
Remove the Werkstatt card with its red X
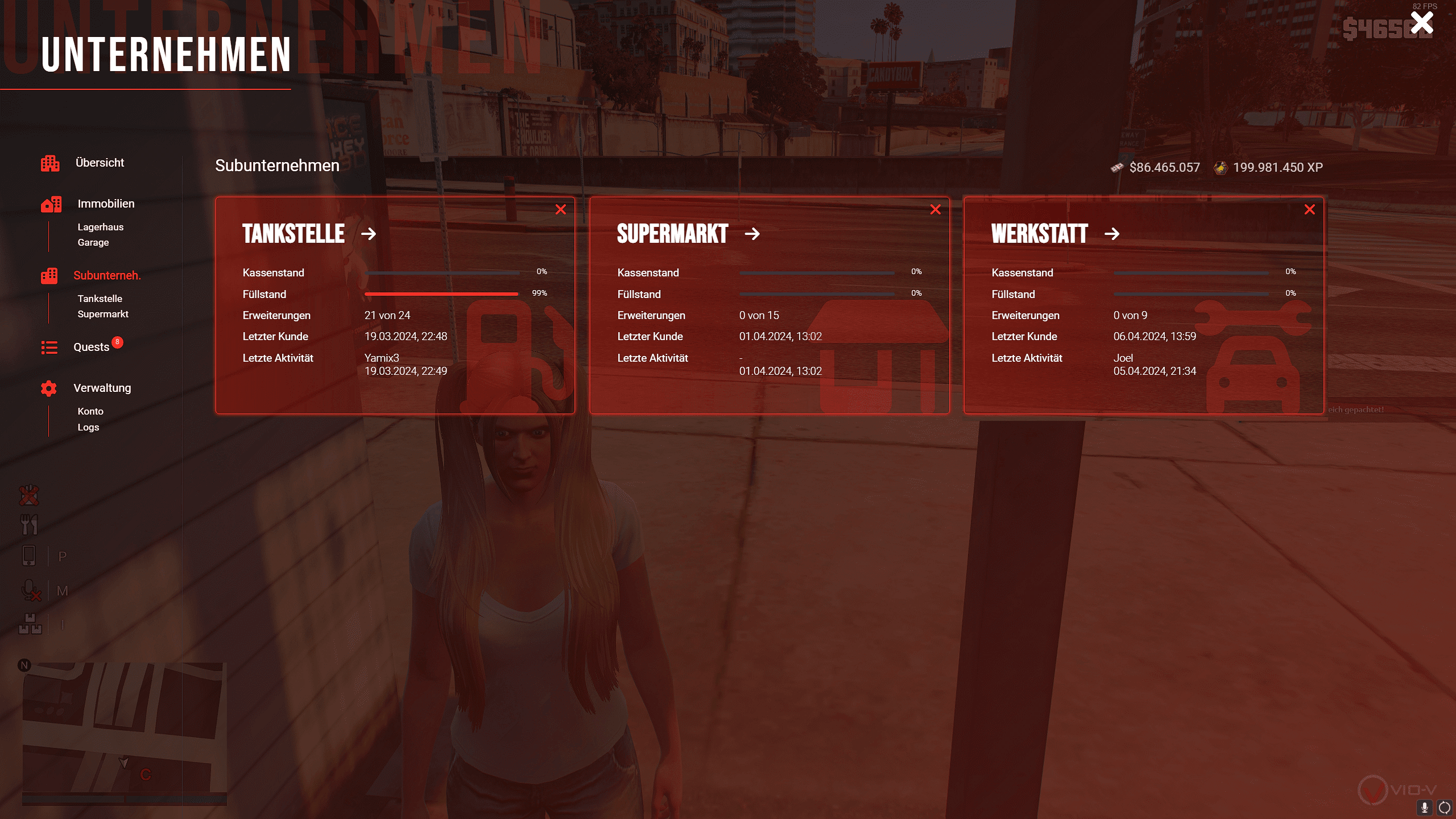[1309, 210]
